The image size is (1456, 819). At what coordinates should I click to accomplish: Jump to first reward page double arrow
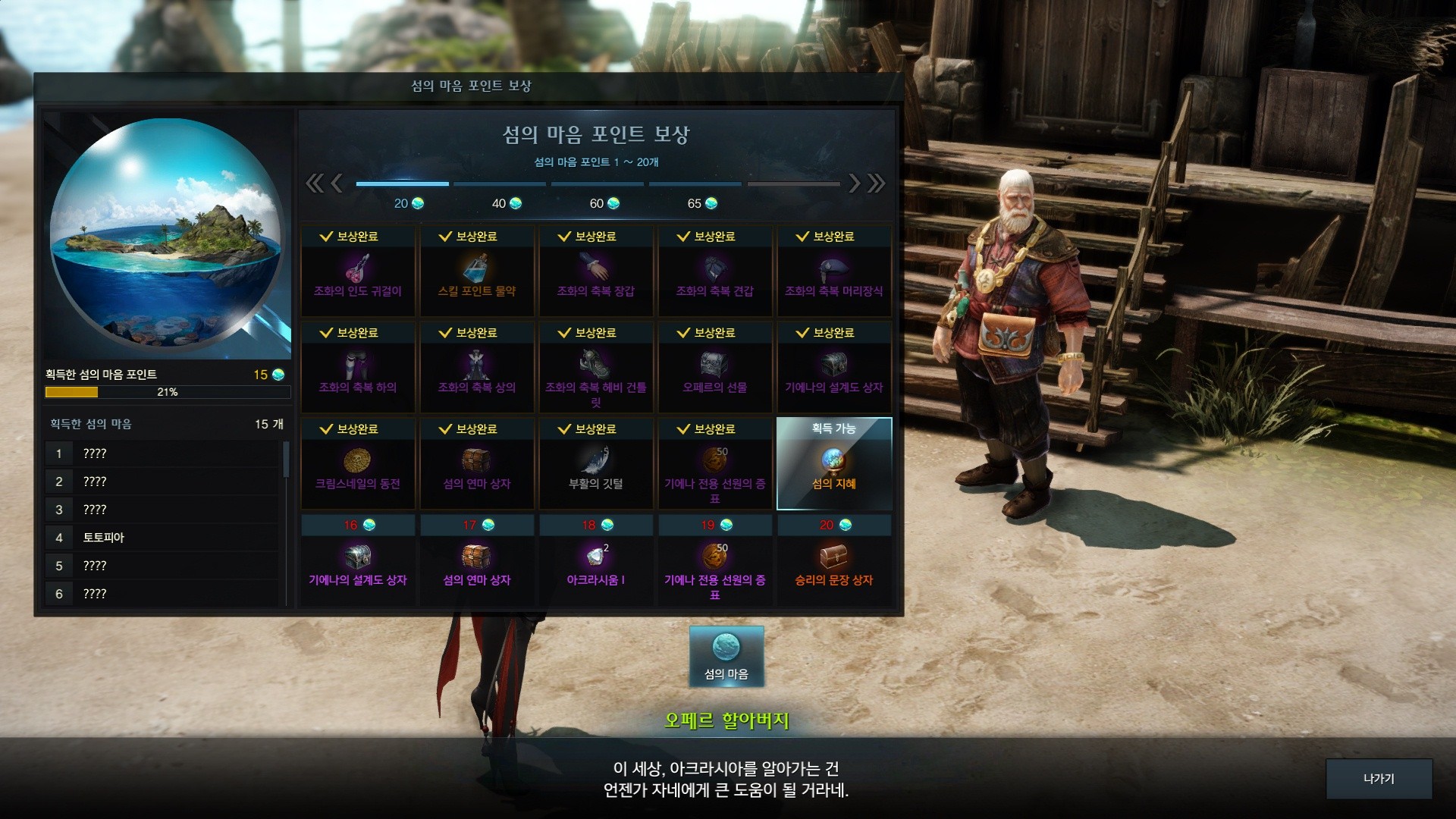pyautogui.click(x=313, y=183)
